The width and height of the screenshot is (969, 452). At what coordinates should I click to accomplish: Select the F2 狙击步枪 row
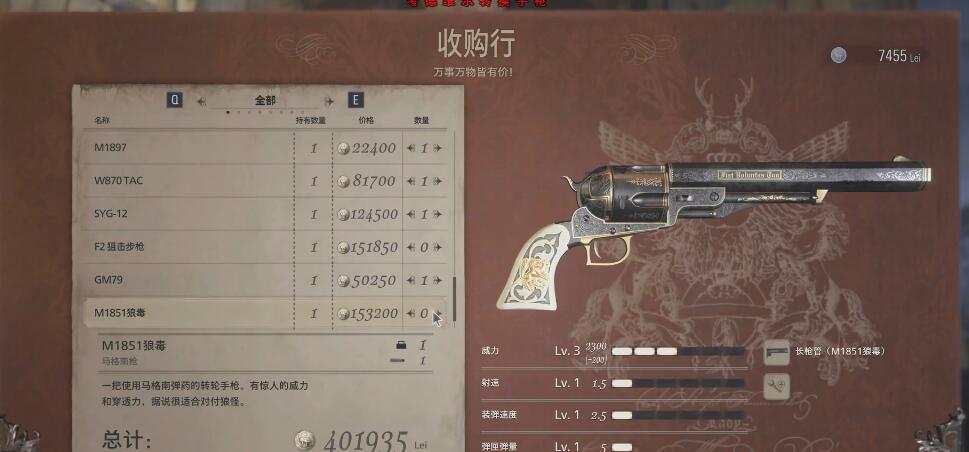190,247
